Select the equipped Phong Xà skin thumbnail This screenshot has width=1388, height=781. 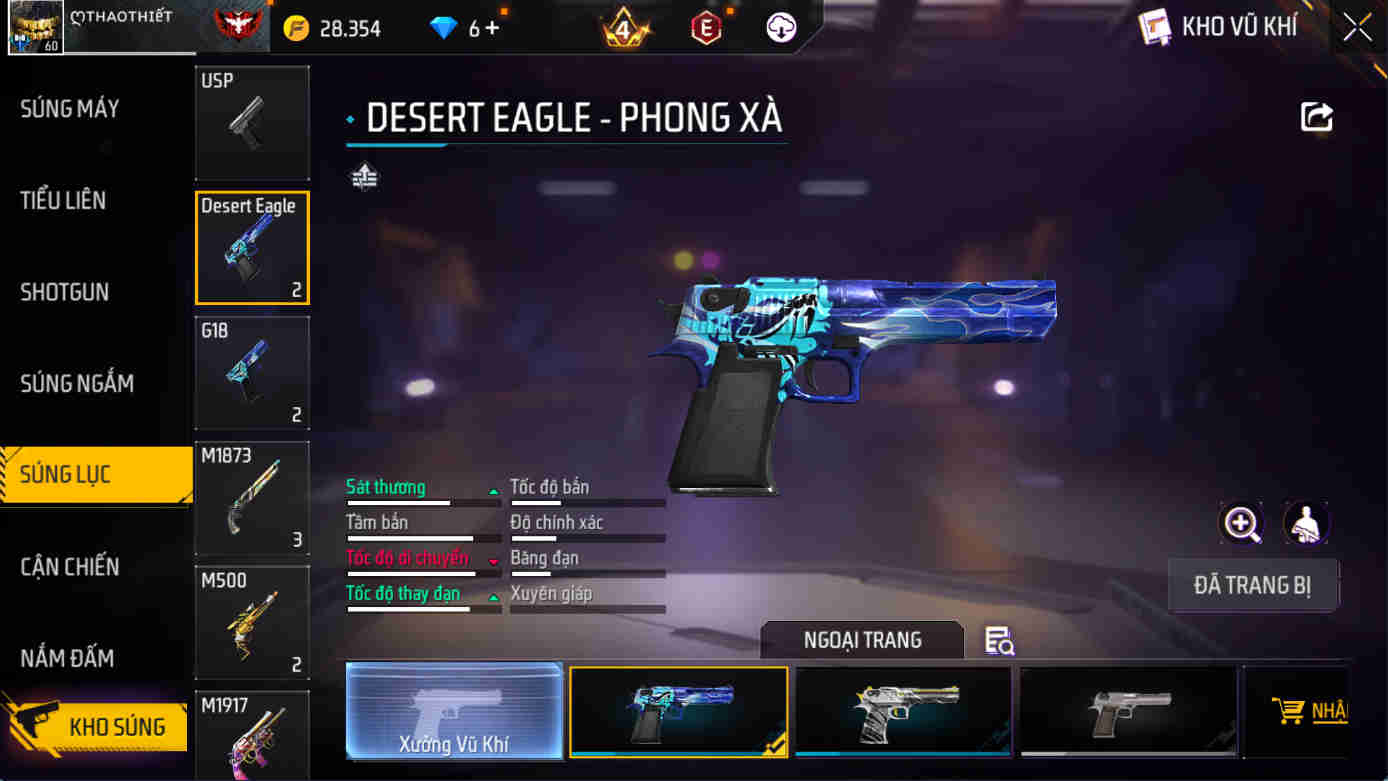(678, 711)
